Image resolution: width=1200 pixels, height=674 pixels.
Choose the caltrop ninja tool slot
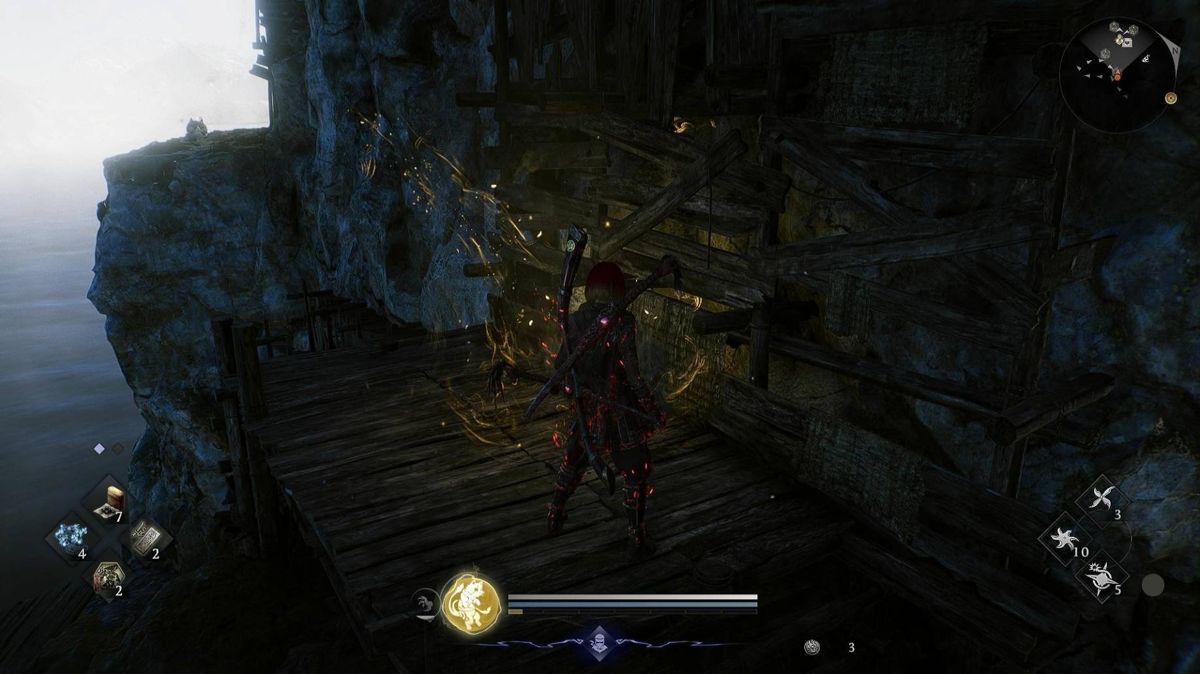(1066, 539)
